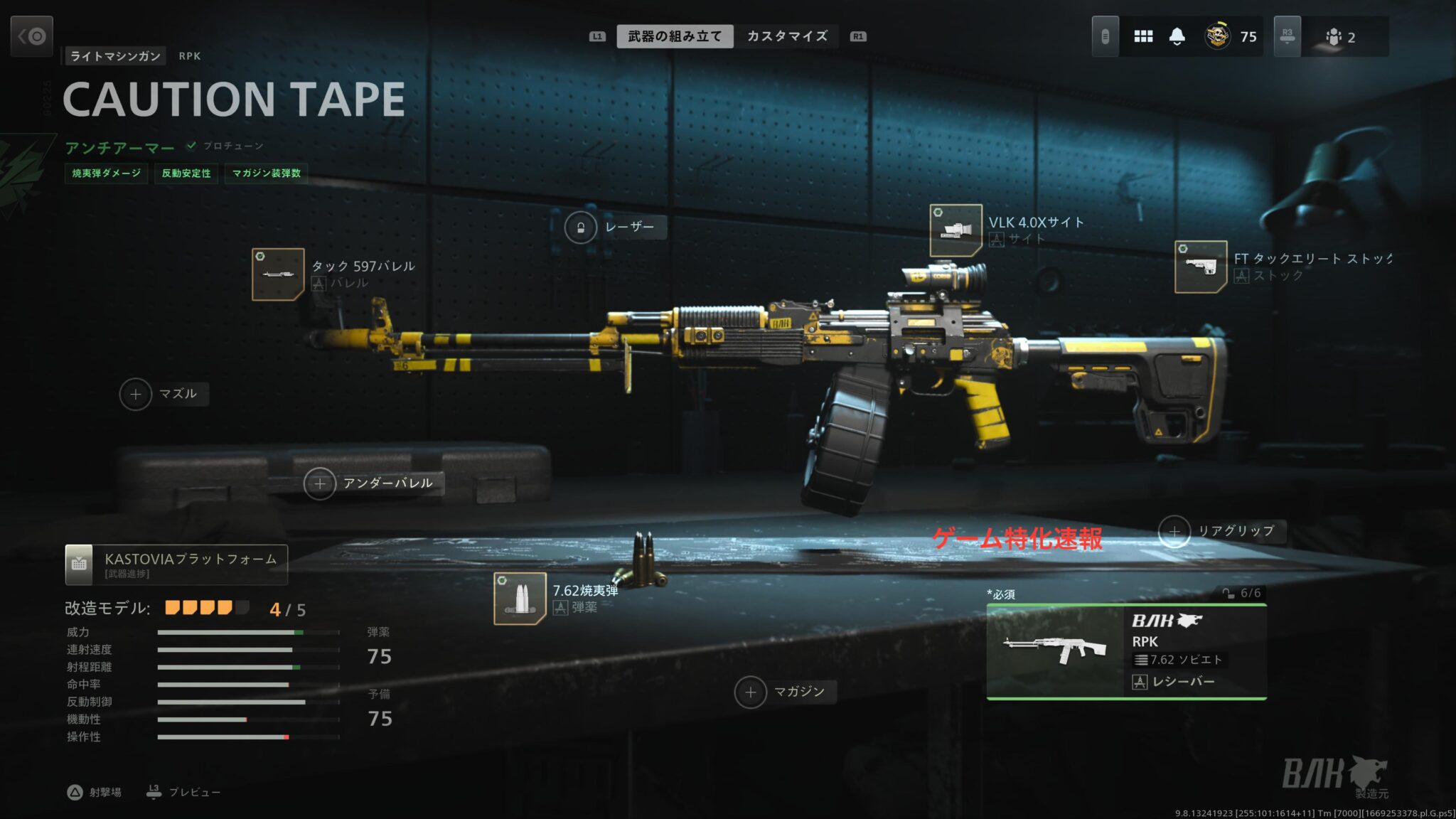The height and width of the screenshot is (819, 1456).
Task: Add an アンダーバレル attachment
Action: pyautogui.click(x=320, y=484)
